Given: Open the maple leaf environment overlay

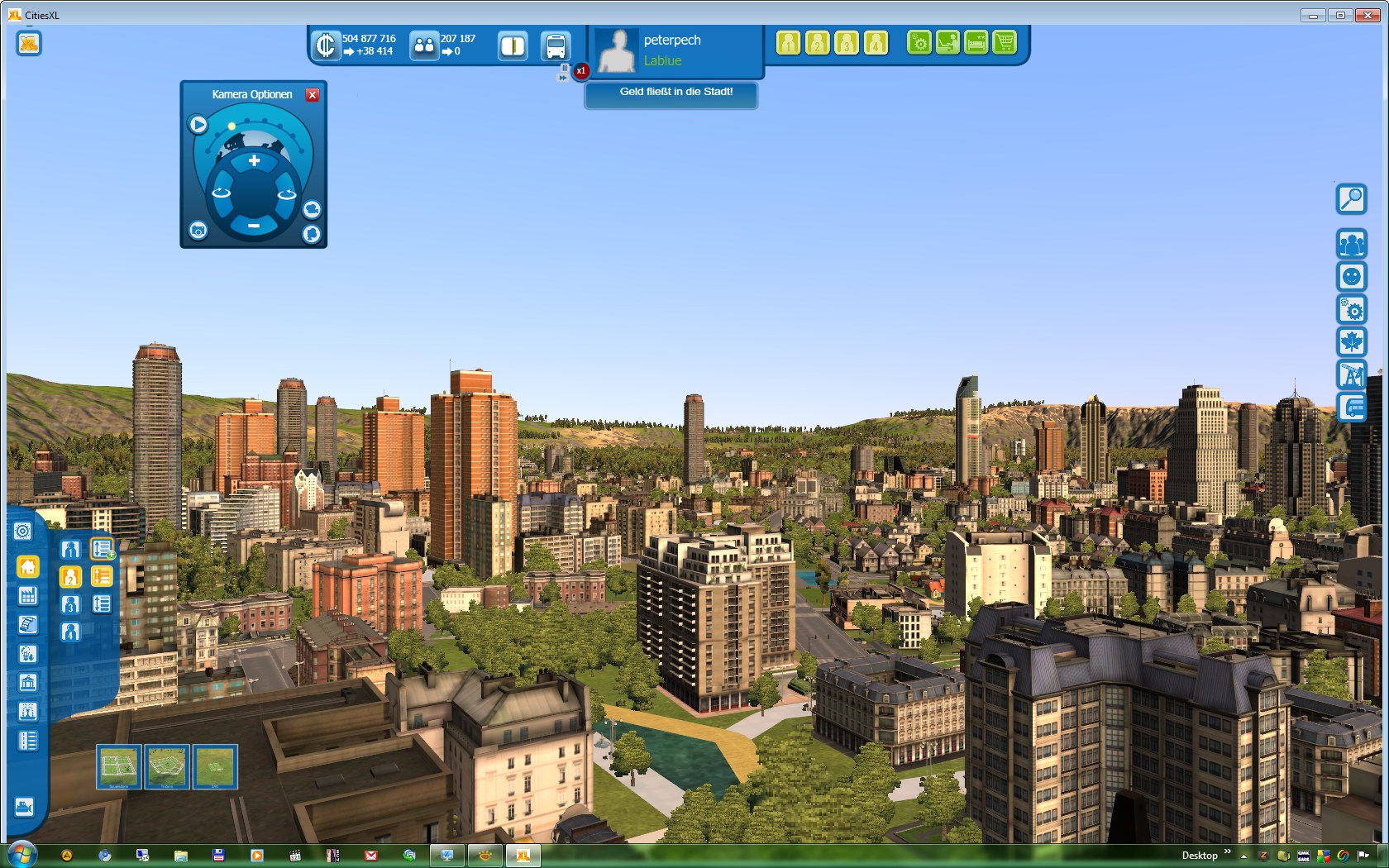Looking at the screenshot, I should click(x=1351, y=341).
